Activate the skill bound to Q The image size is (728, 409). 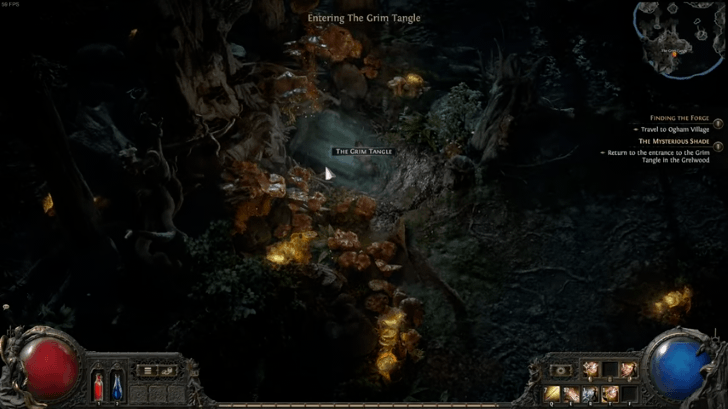point(553,392)
